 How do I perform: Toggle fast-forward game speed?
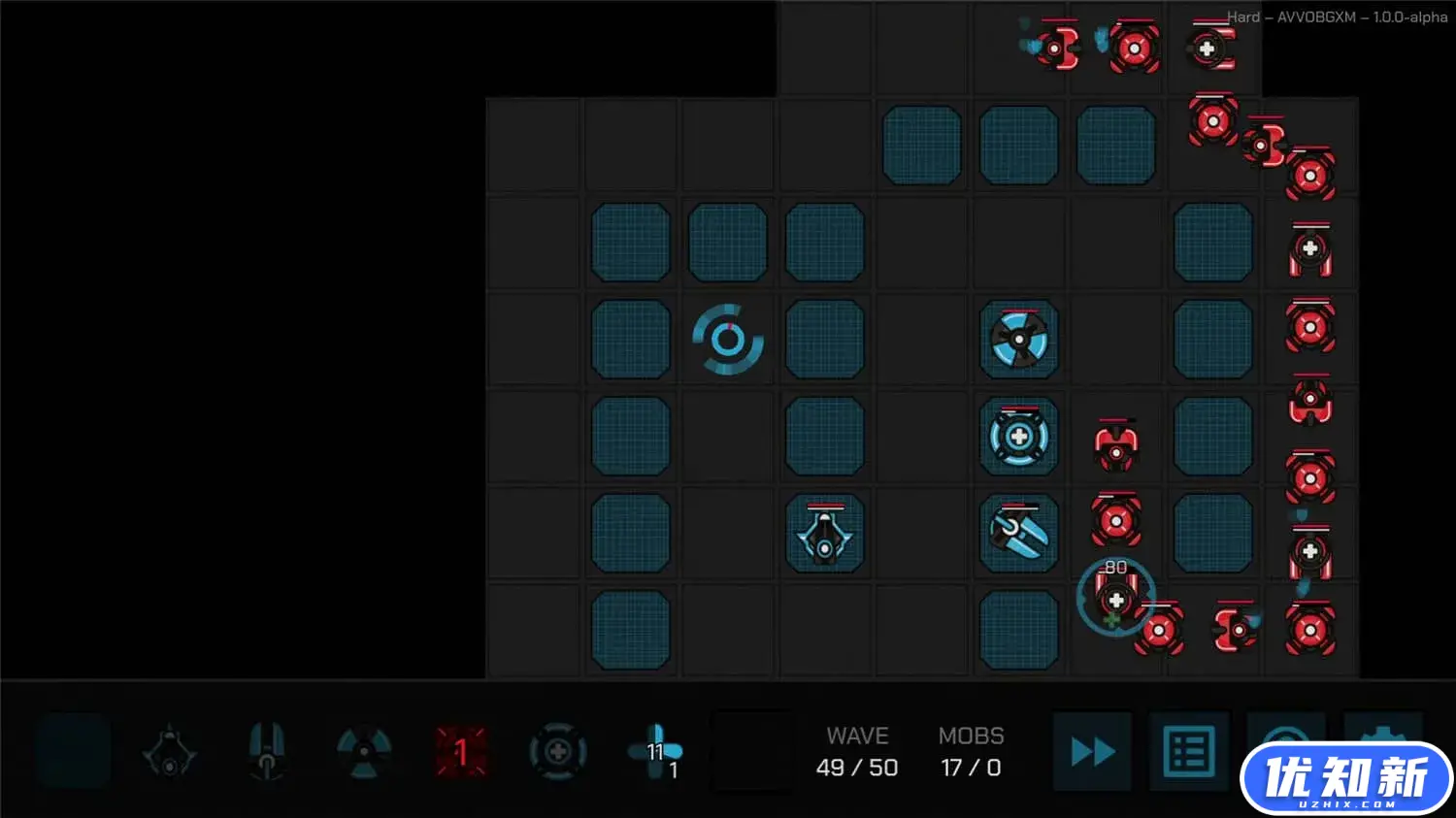pyautogui.click(x=1092, y=750)
